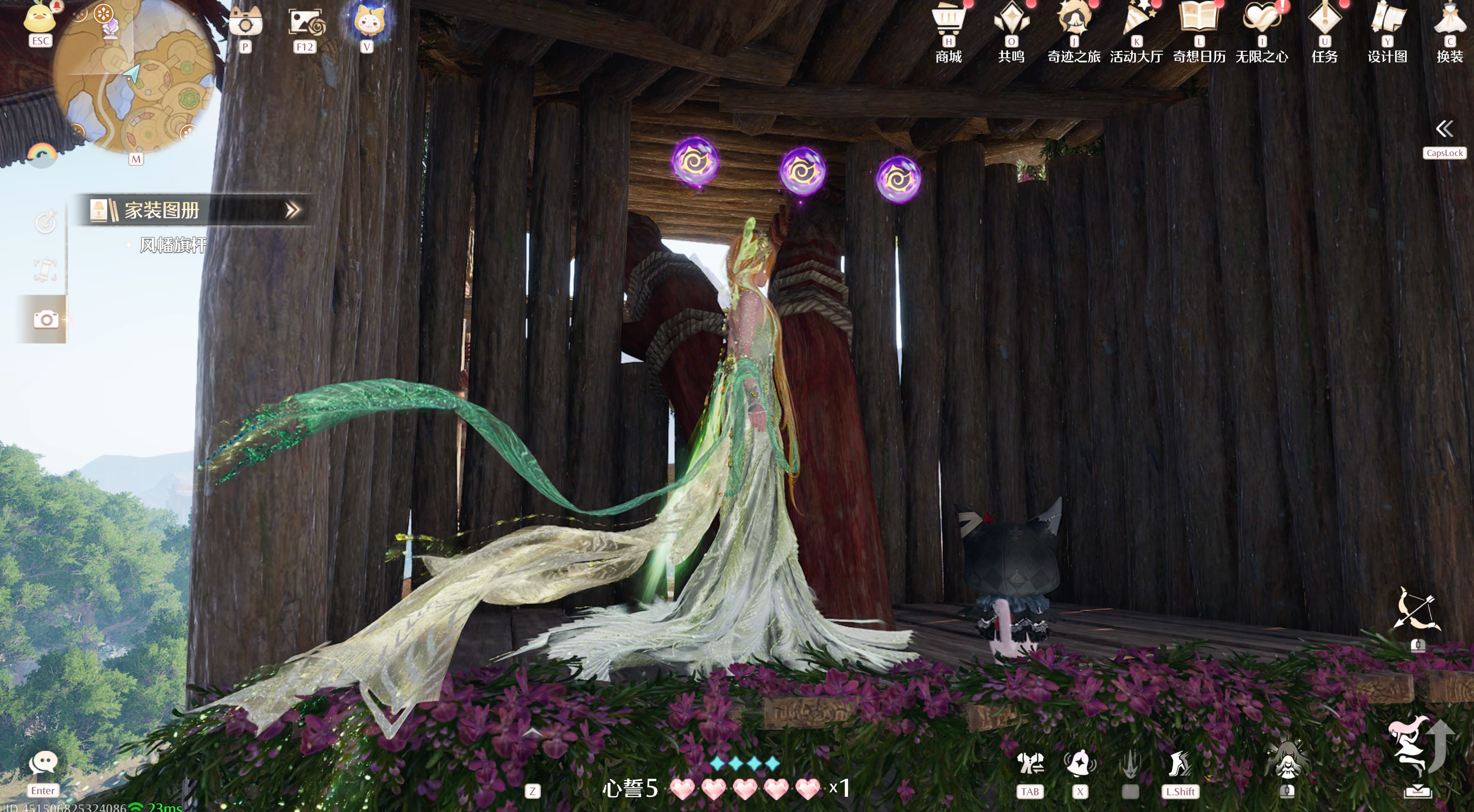Collapse the top menu with double-arrow
1474x812 pixels.
(1444, 129)
